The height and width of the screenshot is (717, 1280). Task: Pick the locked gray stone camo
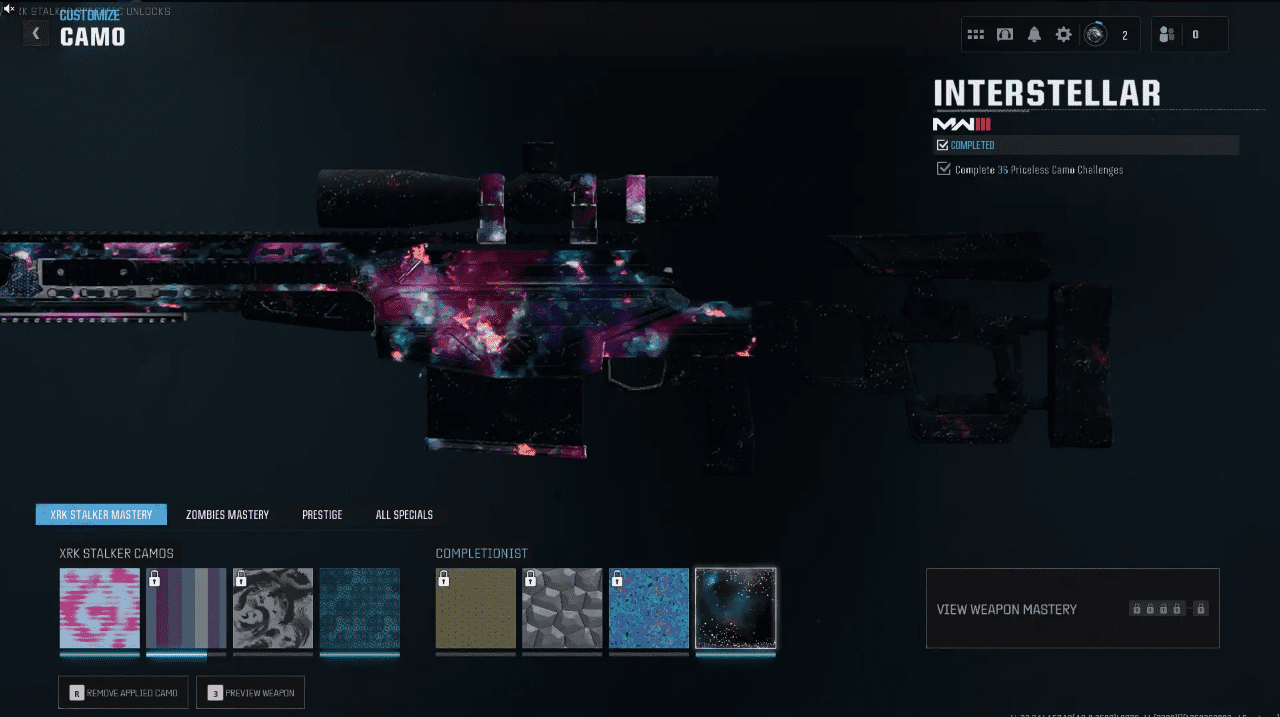coord(562,608)
